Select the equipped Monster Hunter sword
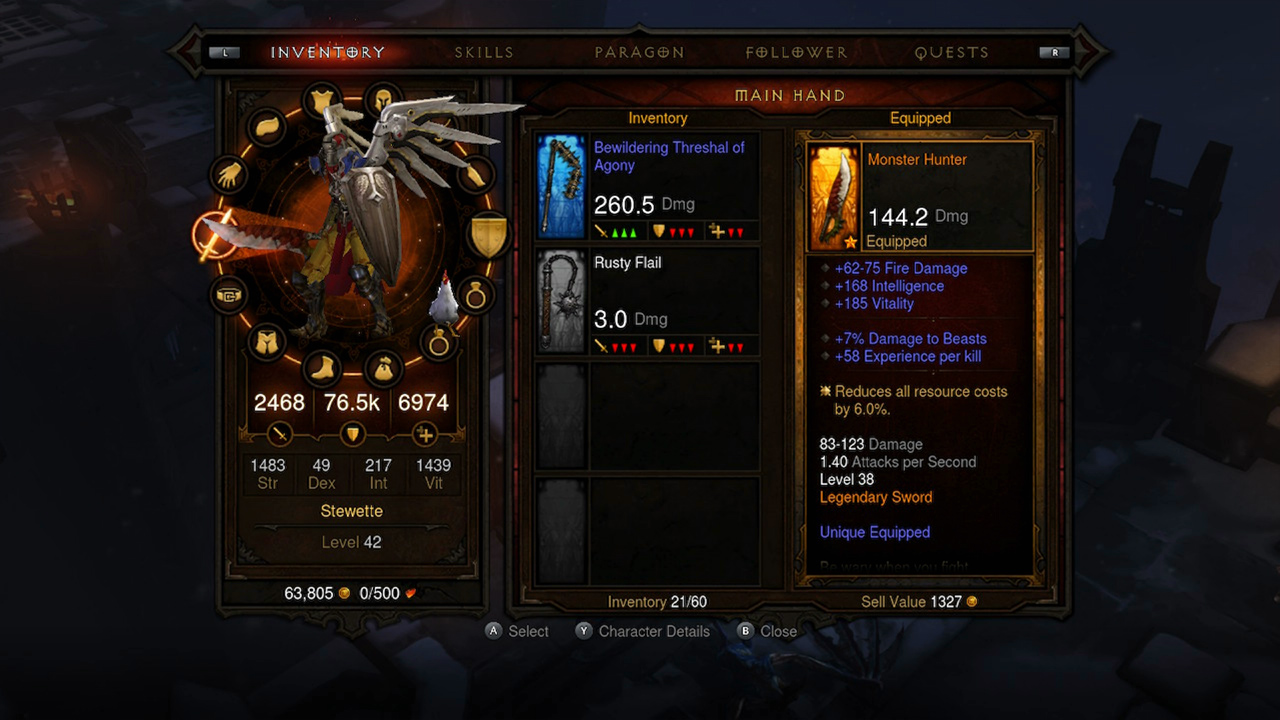This screenshot has height=720, width=1280. 920,197
